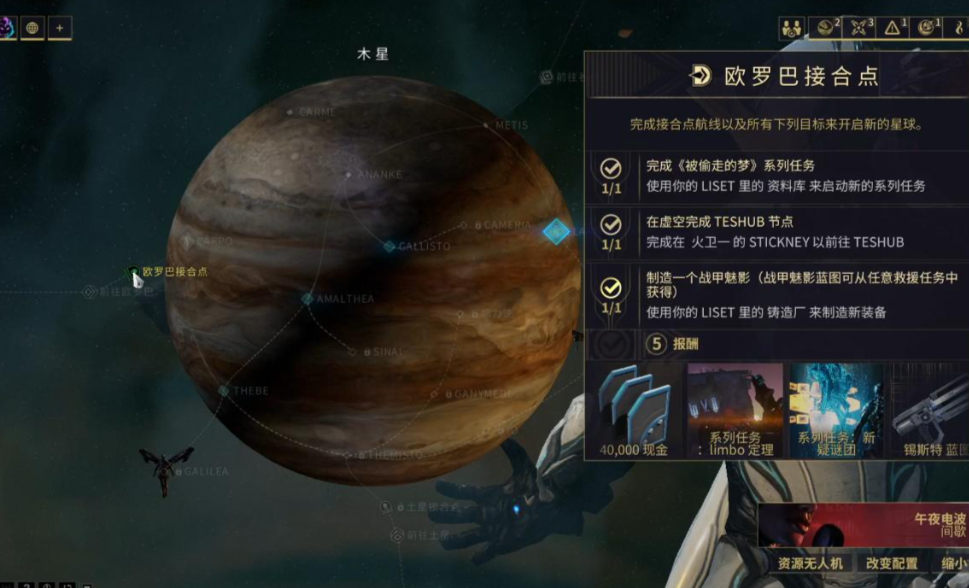Click the globe icon at top left
The image size is (969, 588).
[x=33, y=28]
